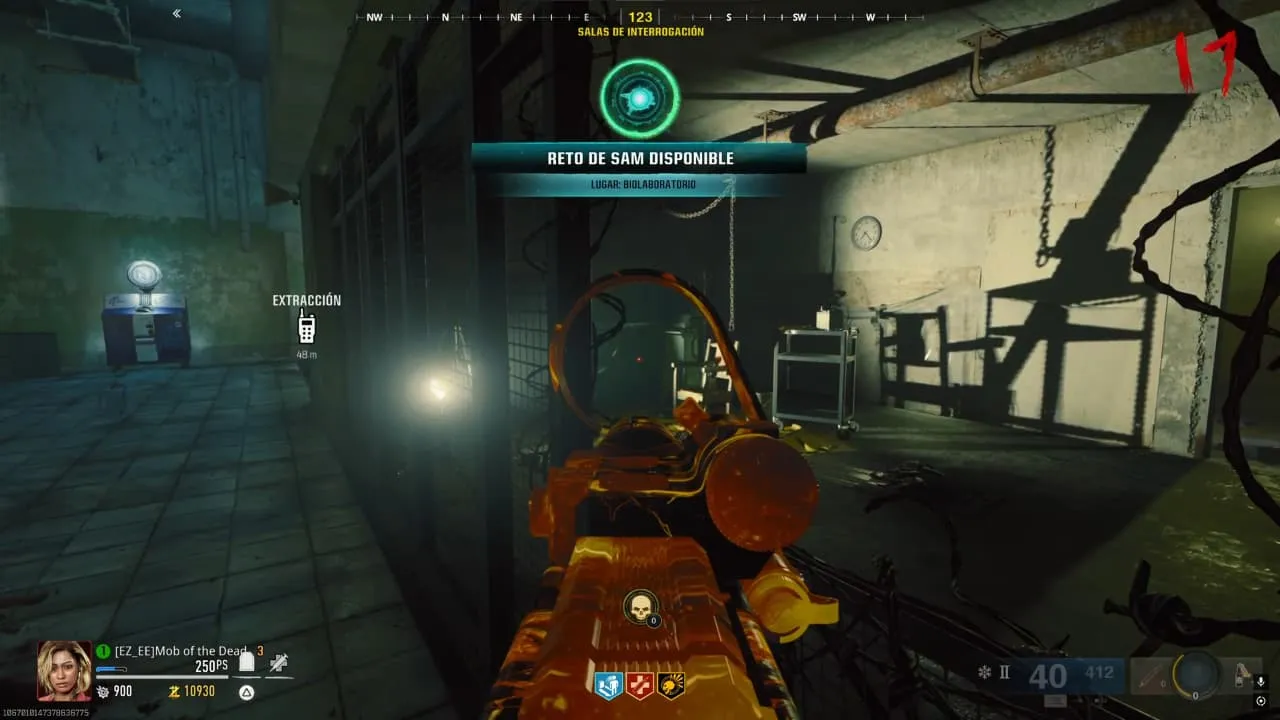This screenshot has width=1280, height=720.
Task: Collapse the panel with the double-chevron arrow
Action: [177, 14]
